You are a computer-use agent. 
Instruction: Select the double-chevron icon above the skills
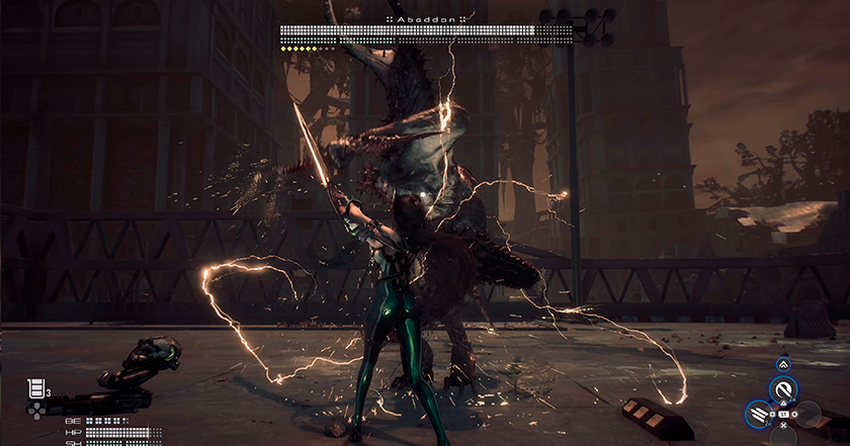(783, 364)
